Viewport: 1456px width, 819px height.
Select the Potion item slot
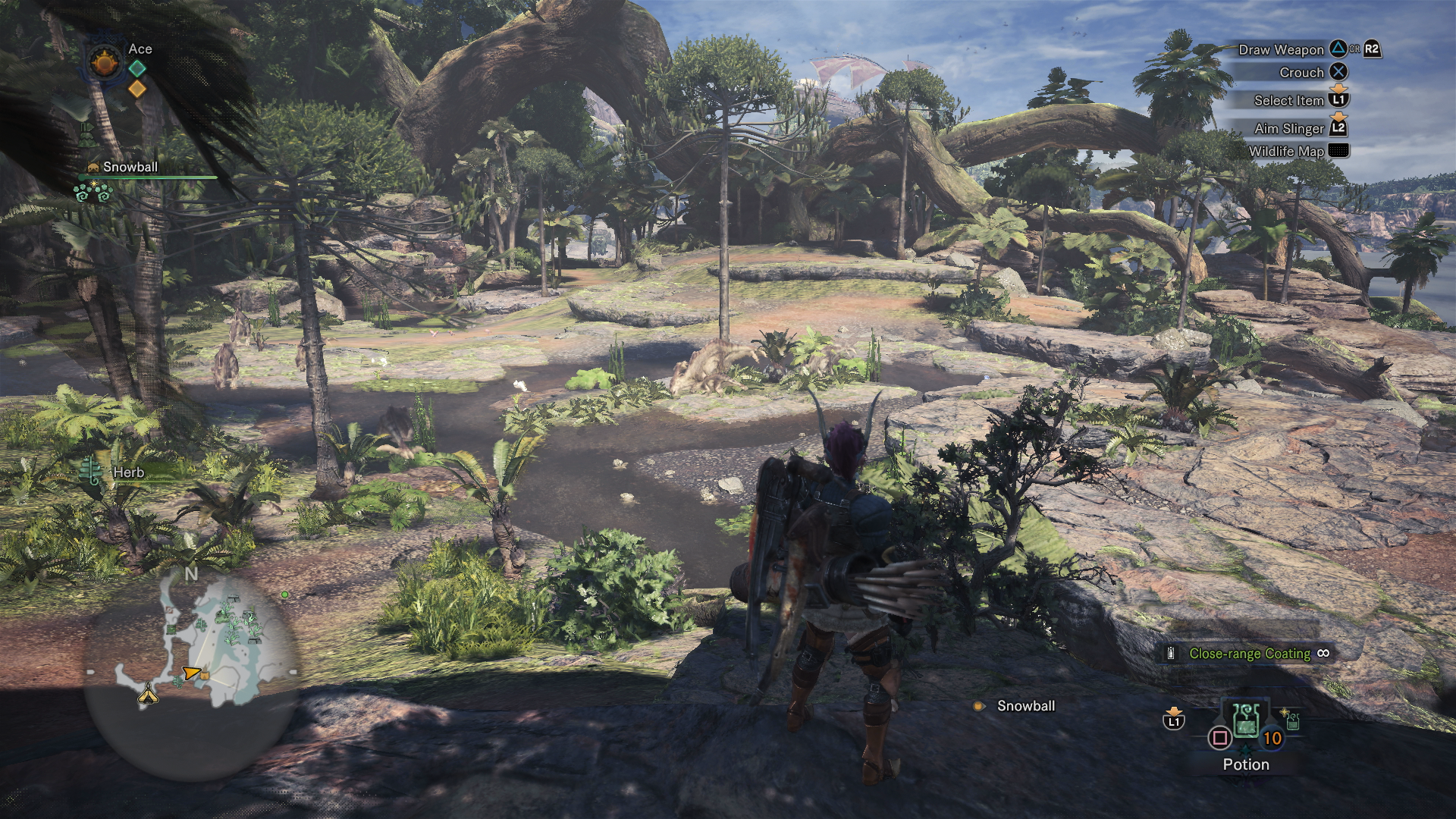click(x=1246, y=722)
